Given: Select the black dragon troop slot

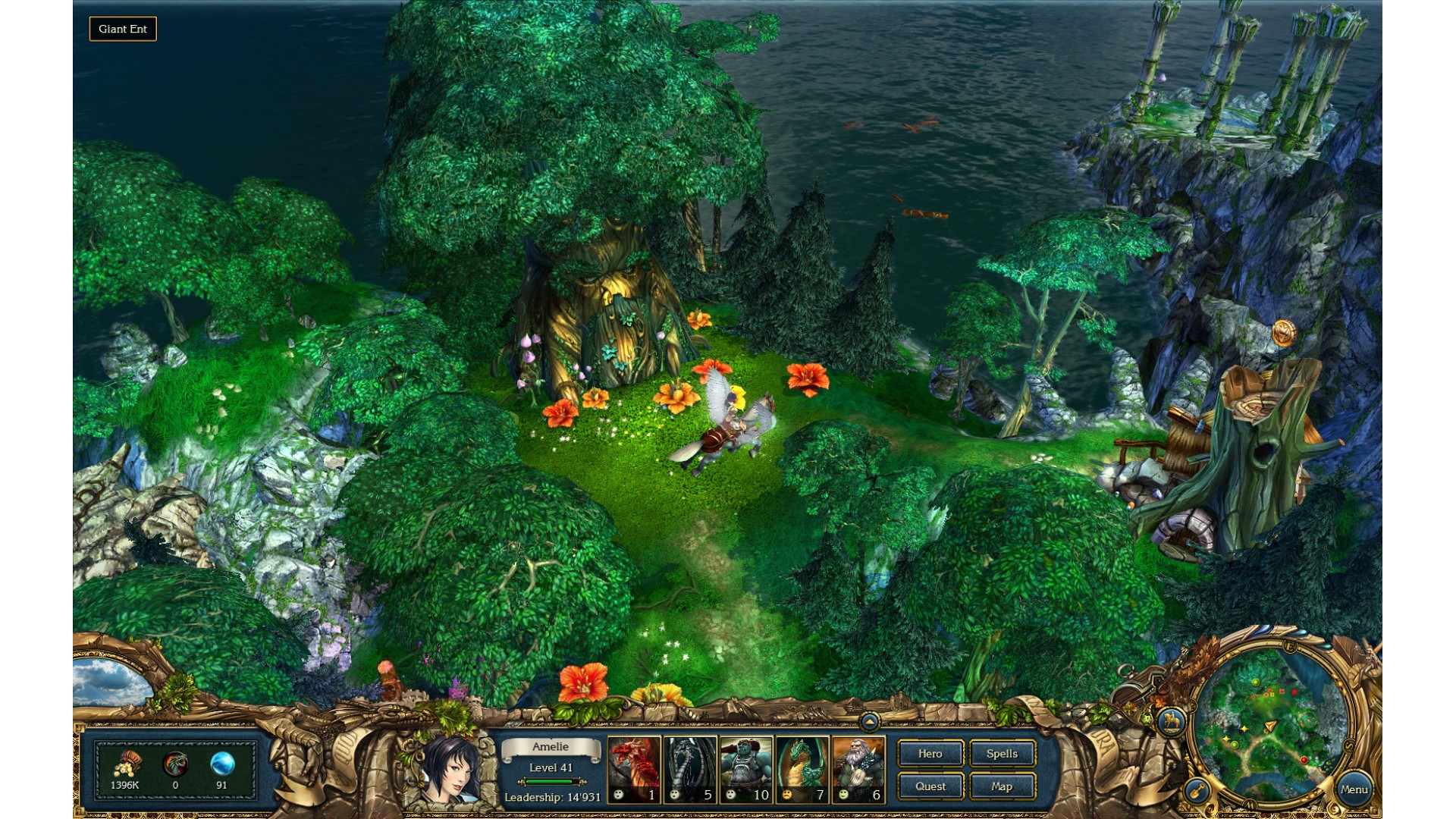Looking at the screenshot, I should (690, 769).
